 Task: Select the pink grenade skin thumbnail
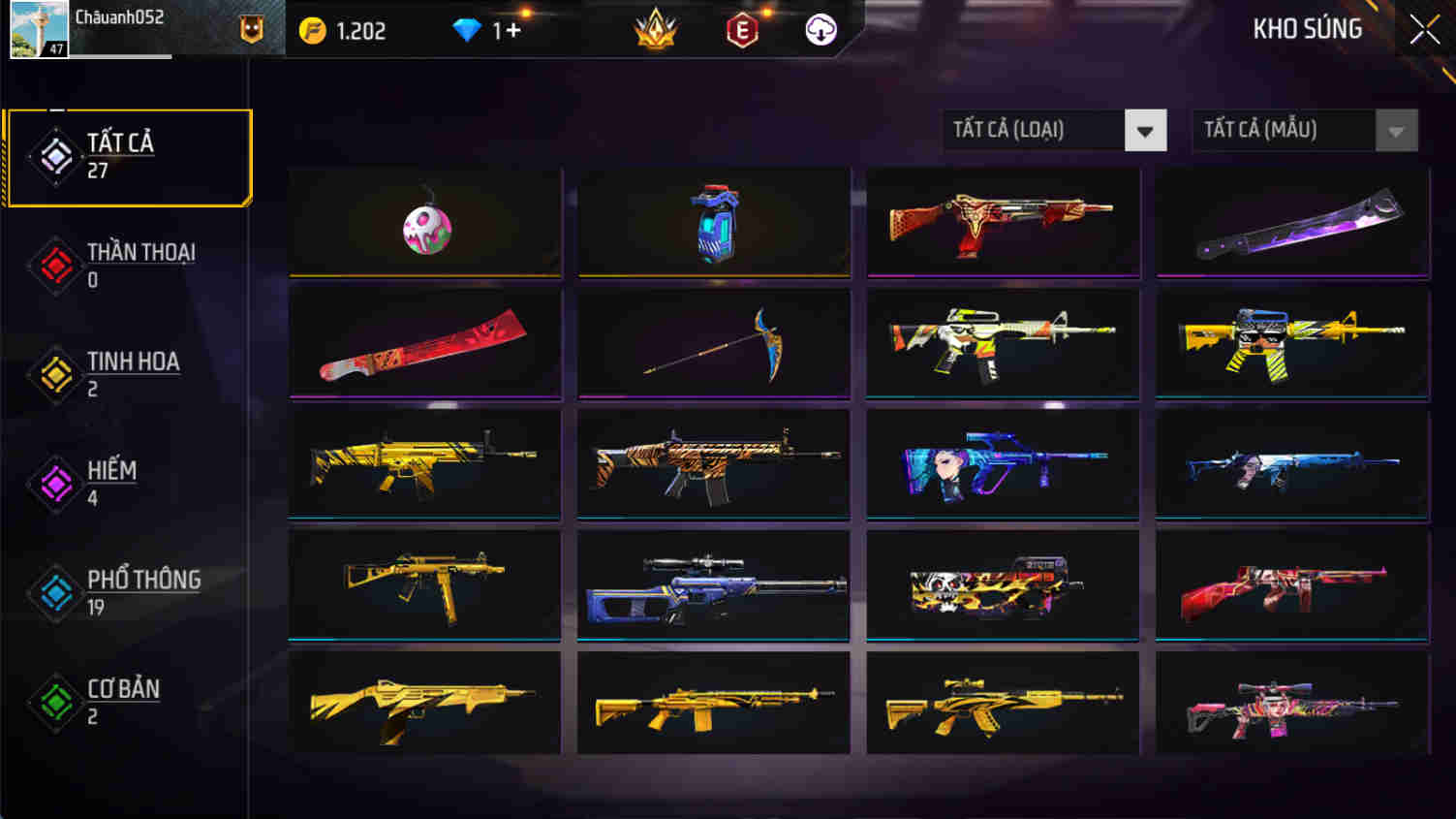click(x=424, y=221)
